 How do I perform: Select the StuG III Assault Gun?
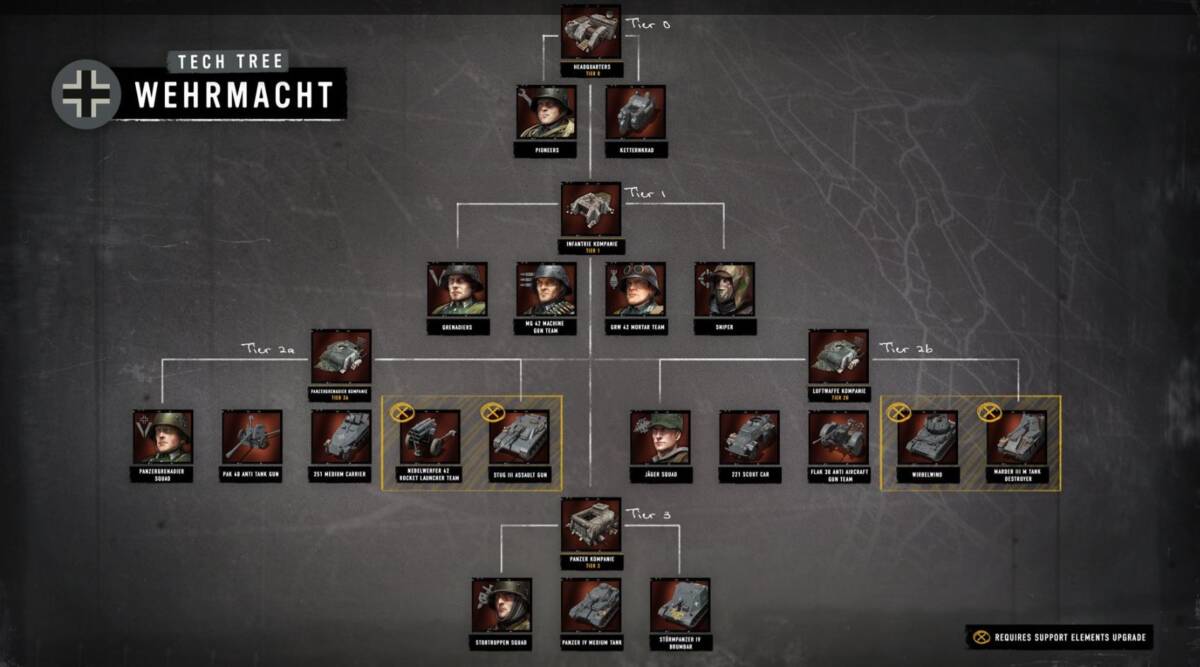pos(520,437)
